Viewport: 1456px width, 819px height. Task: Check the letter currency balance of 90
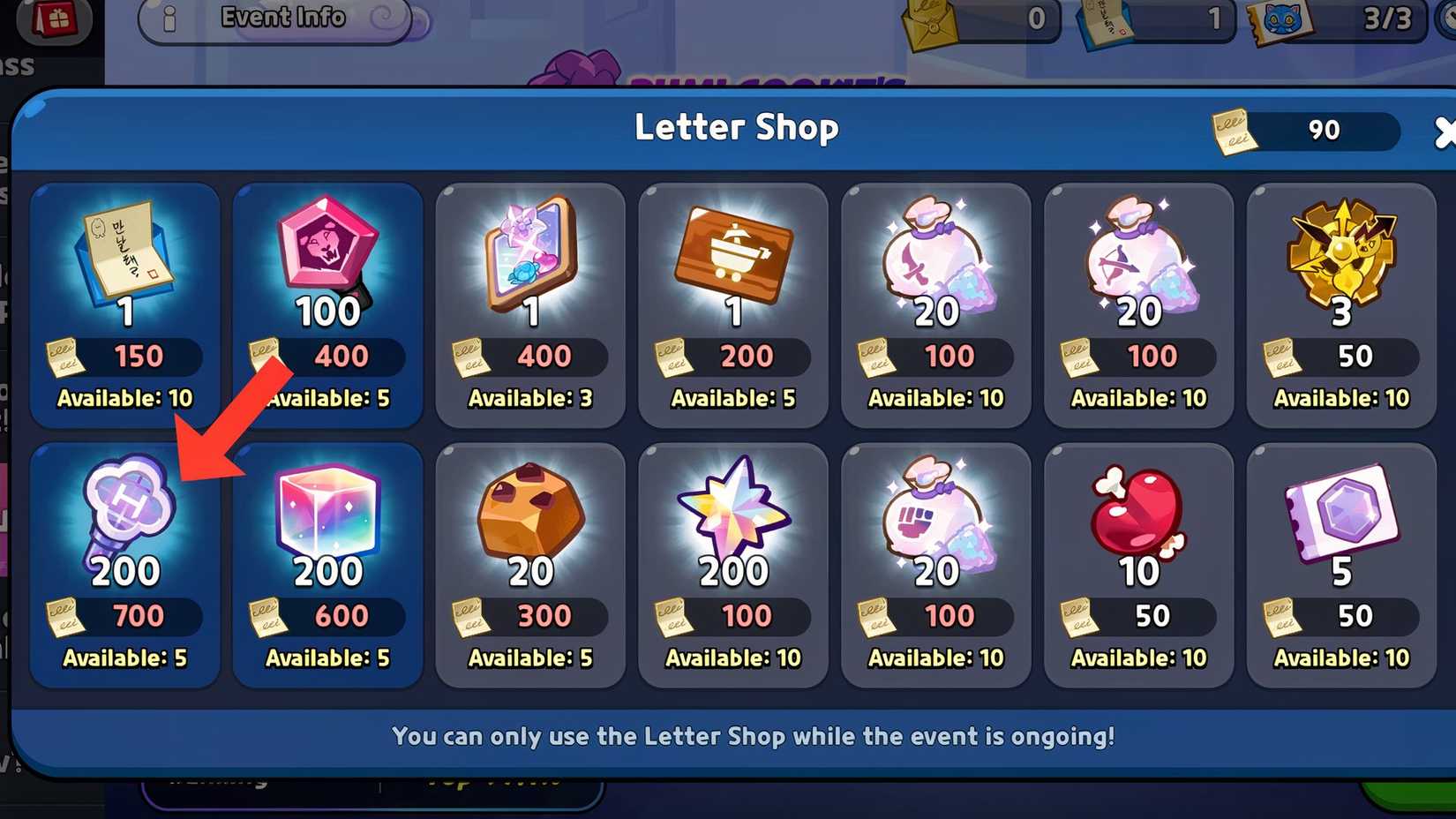[1297, 131]
